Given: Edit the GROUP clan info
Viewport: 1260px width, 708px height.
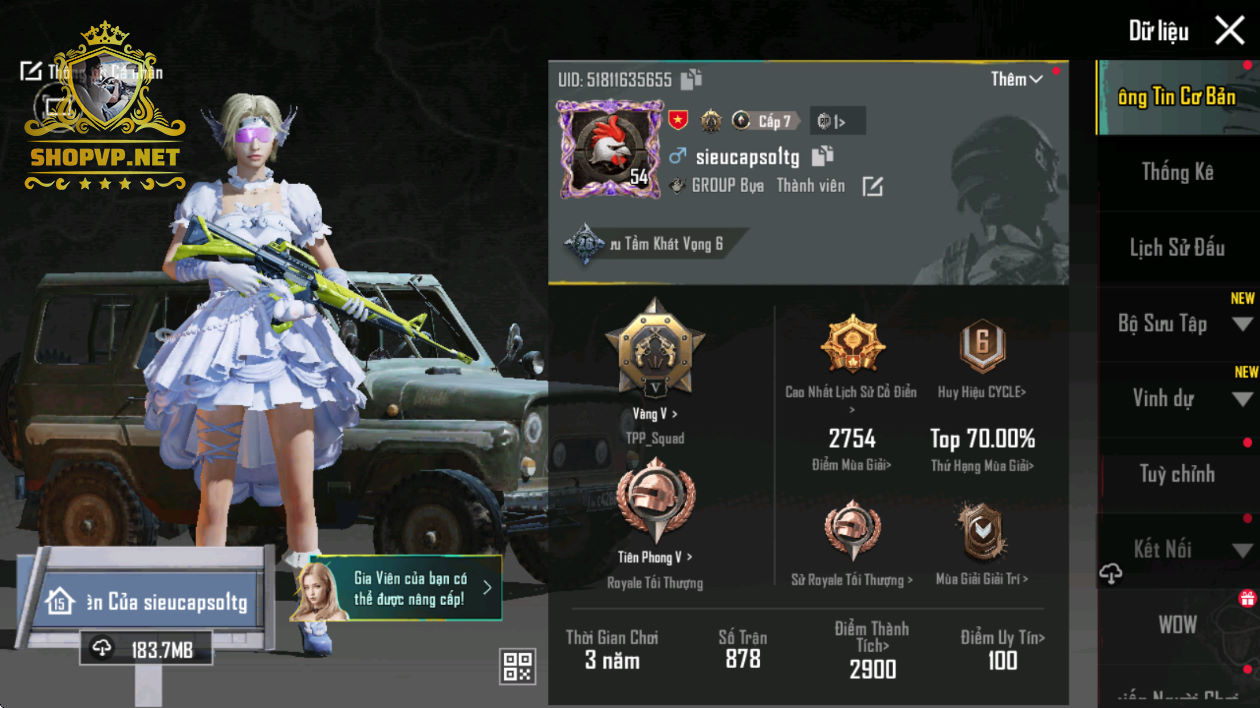Looking at the screenshot, I should (873, 186).
